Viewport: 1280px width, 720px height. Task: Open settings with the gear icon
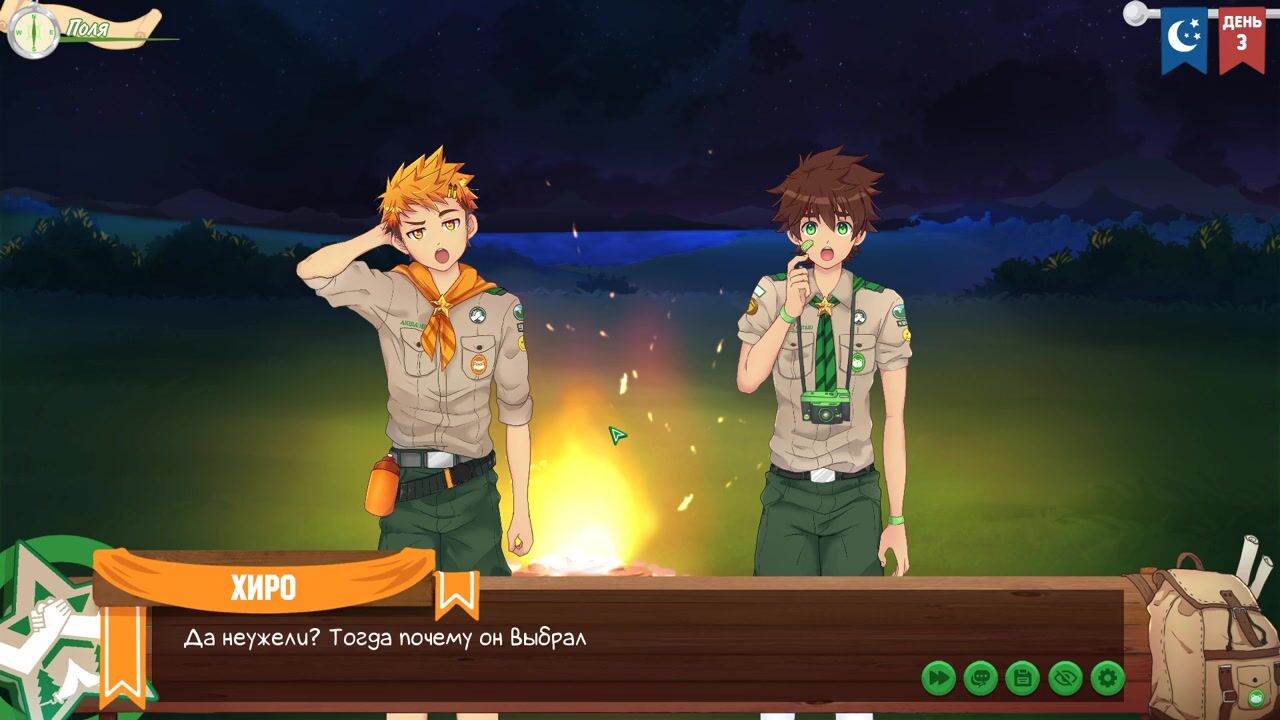pyautogui.click(x=1107, y=678)
